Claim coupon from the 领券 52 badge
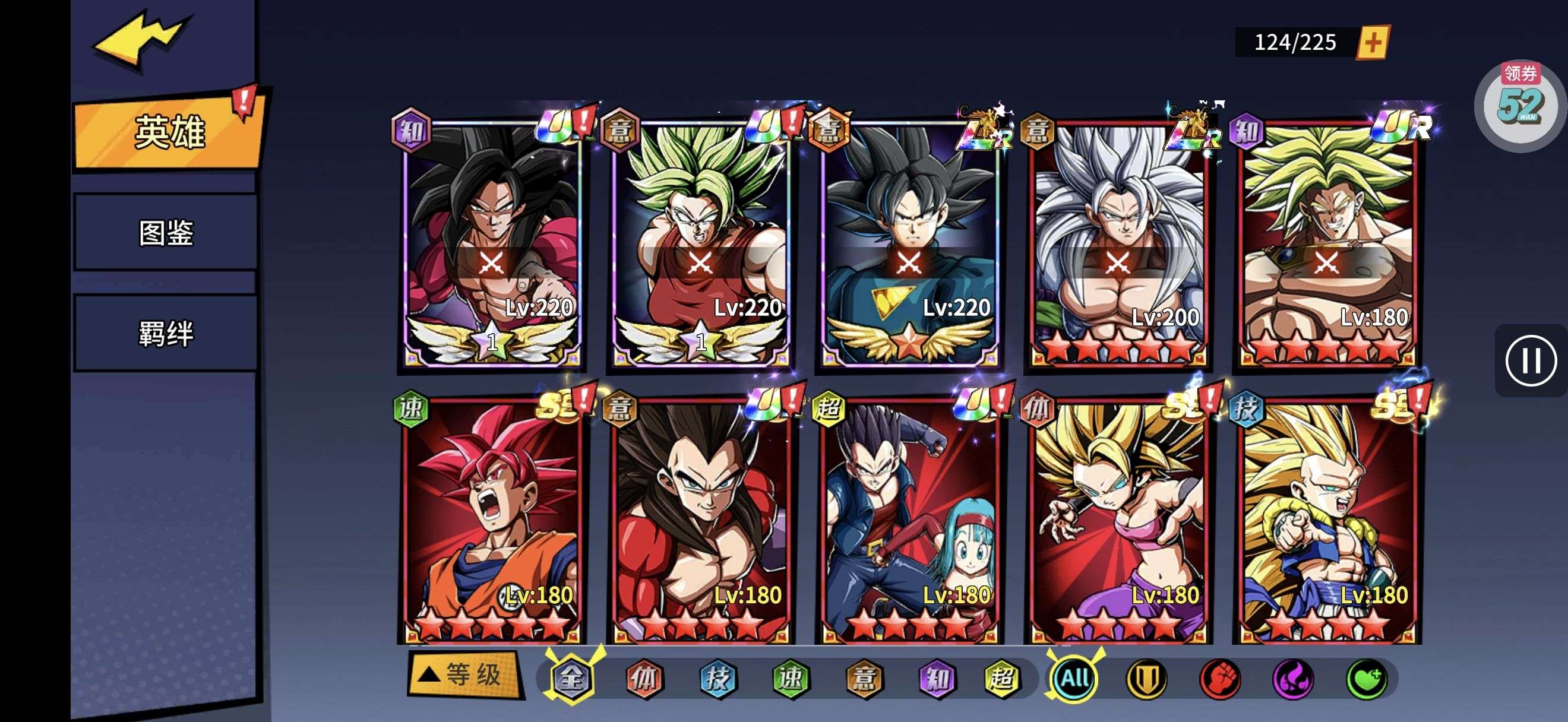The height and width of the screenshot is (722, 1568). click(1519, 103)
